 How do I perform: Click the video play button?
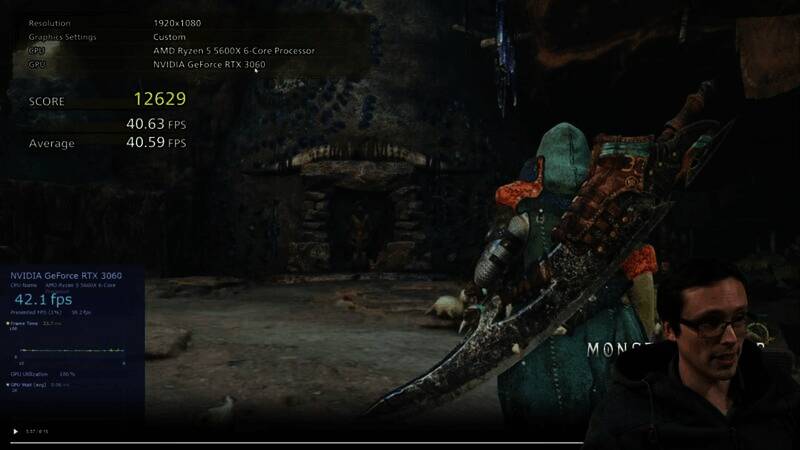[x=15, y=432]
